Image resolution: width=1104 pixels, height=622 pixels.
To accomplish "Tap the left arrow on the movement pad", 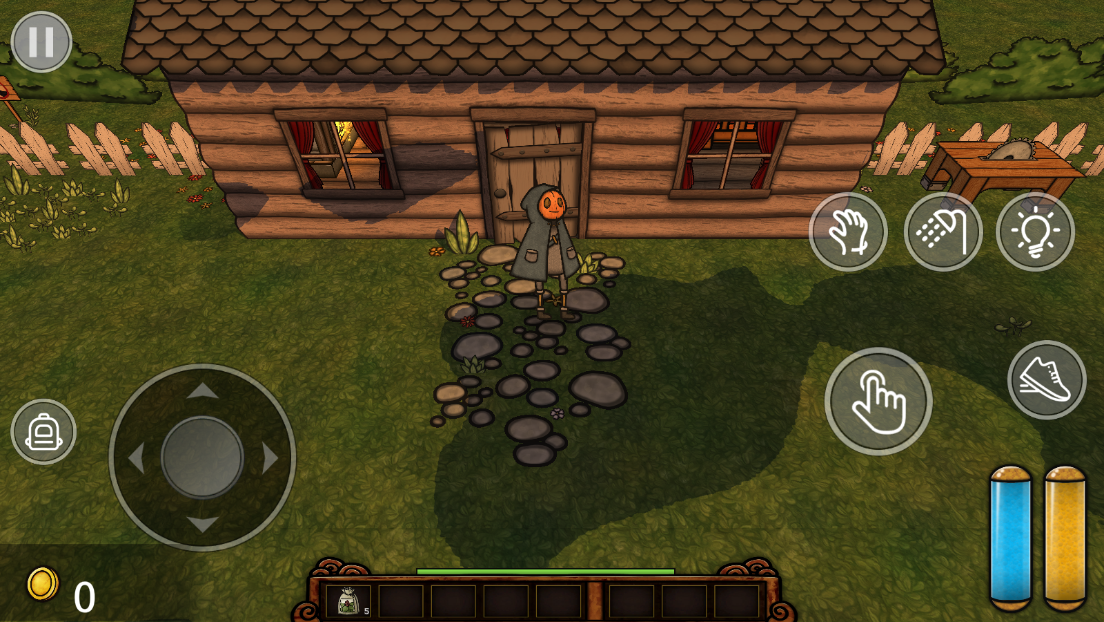I will 136,458.
